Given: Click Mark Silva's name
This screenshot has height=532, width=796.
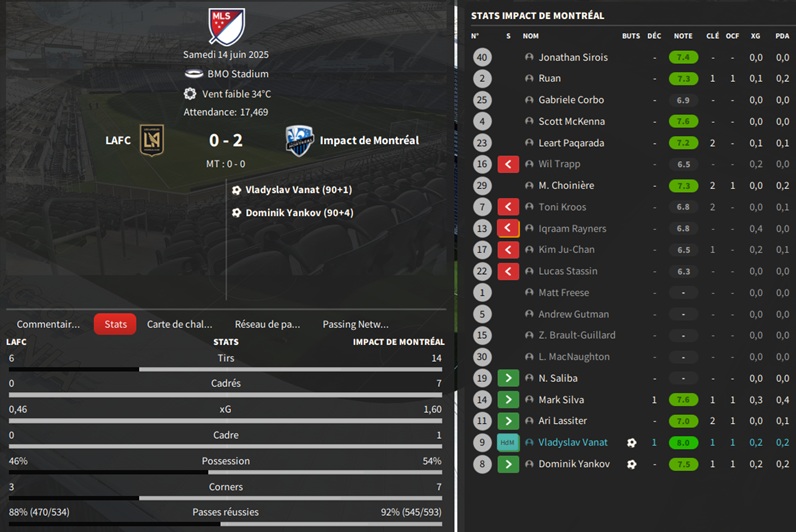Looking at the screenshot, I should click(560, 400).
